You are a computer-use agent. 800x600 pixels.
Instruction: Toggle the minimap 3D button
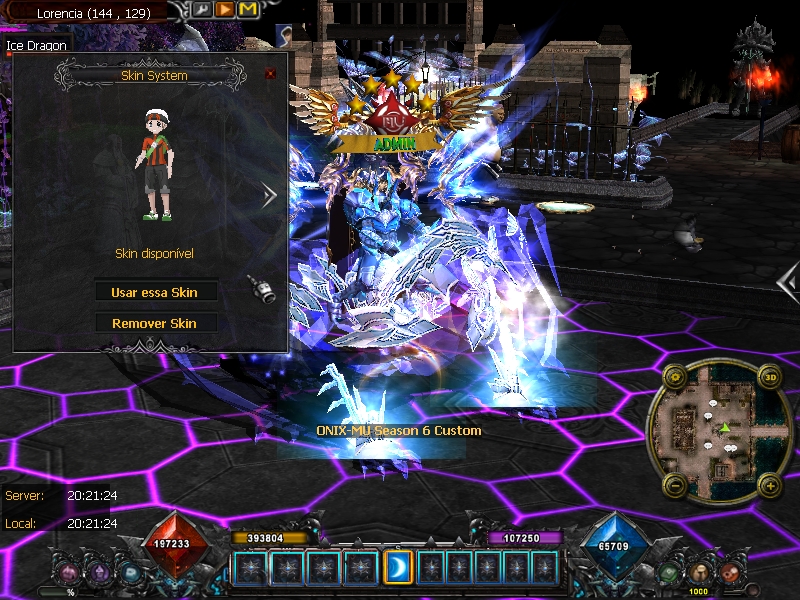769,377
